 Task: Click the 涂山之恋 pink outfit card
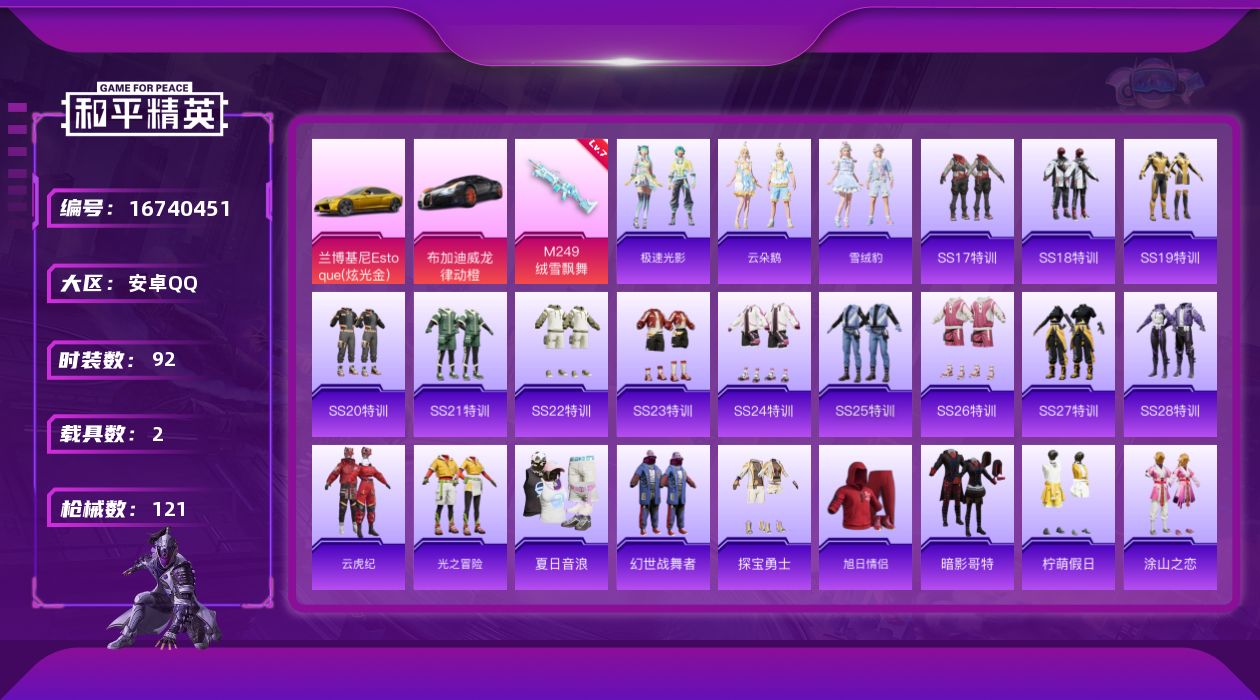tap(1170, 517)
